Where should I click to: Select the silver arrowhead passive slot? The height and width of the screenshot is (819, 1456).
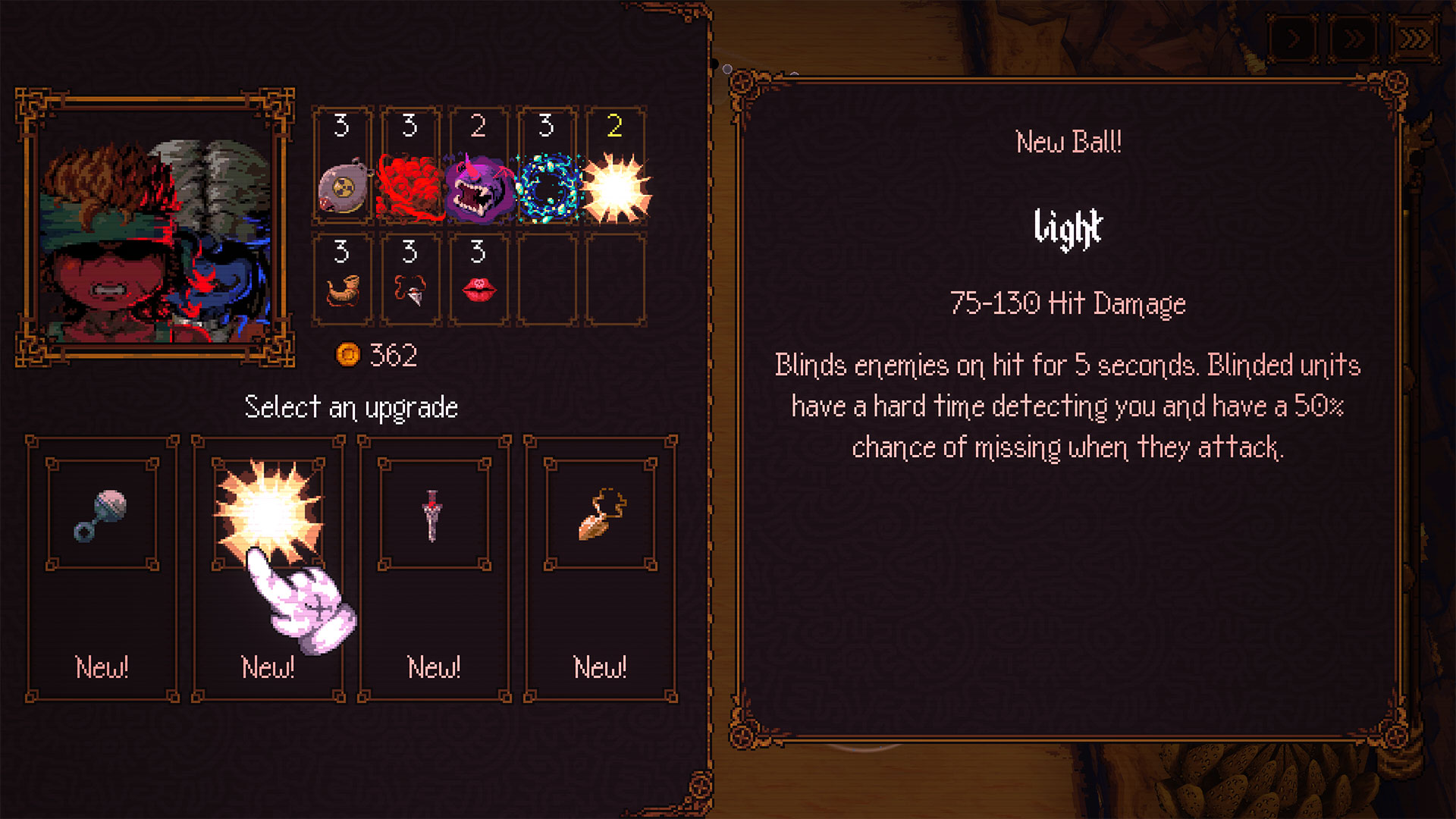click(x=410, y=281)
